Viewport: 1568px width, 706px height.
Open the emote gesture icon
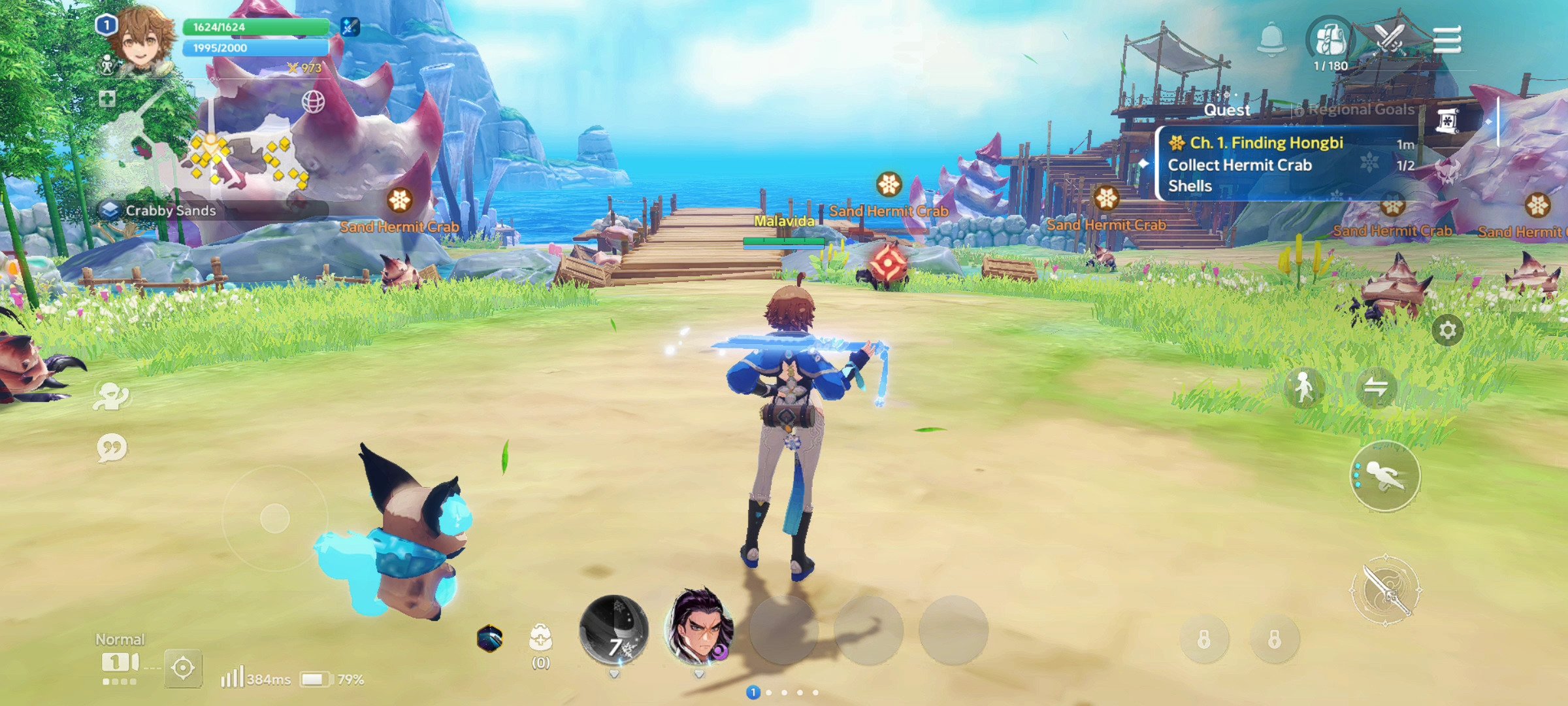click(112, 395)
